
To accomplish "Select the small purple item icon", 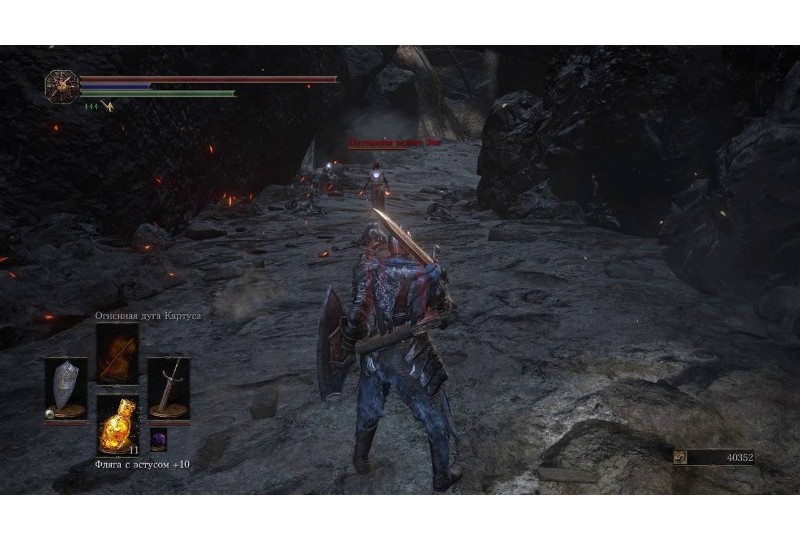I will 158,438.
